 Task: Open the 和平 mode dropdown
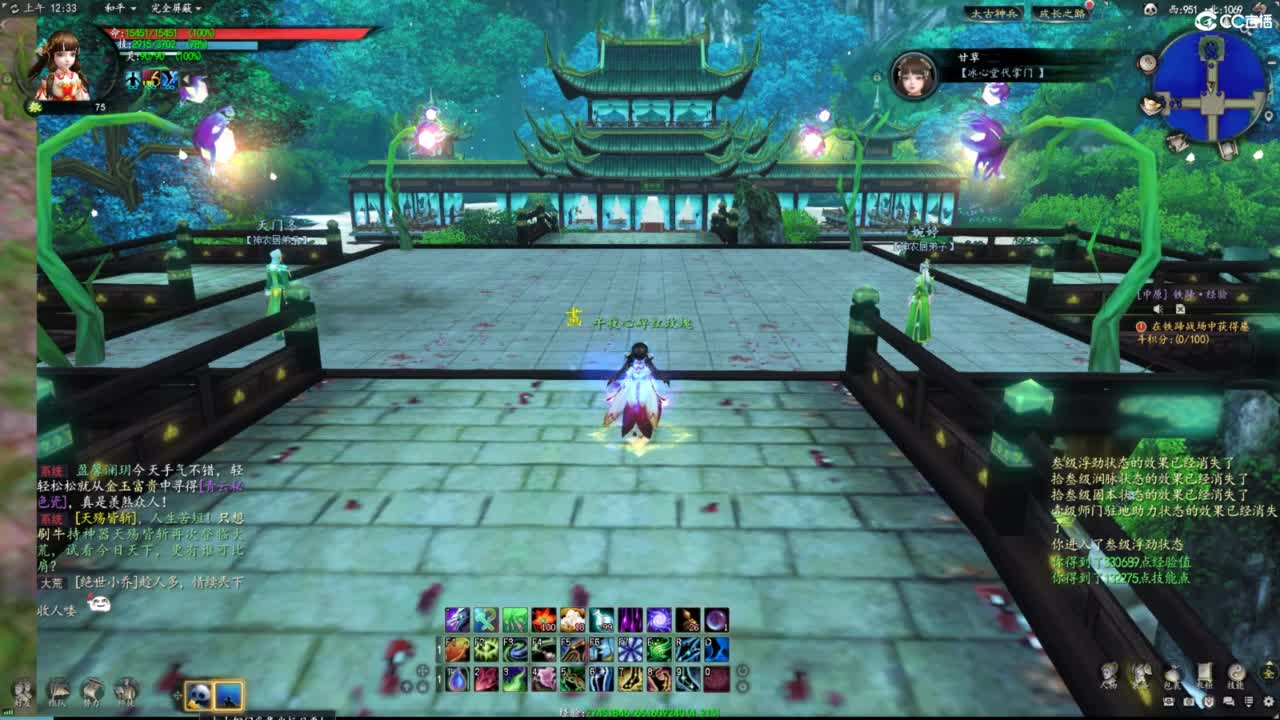(117, 8)
